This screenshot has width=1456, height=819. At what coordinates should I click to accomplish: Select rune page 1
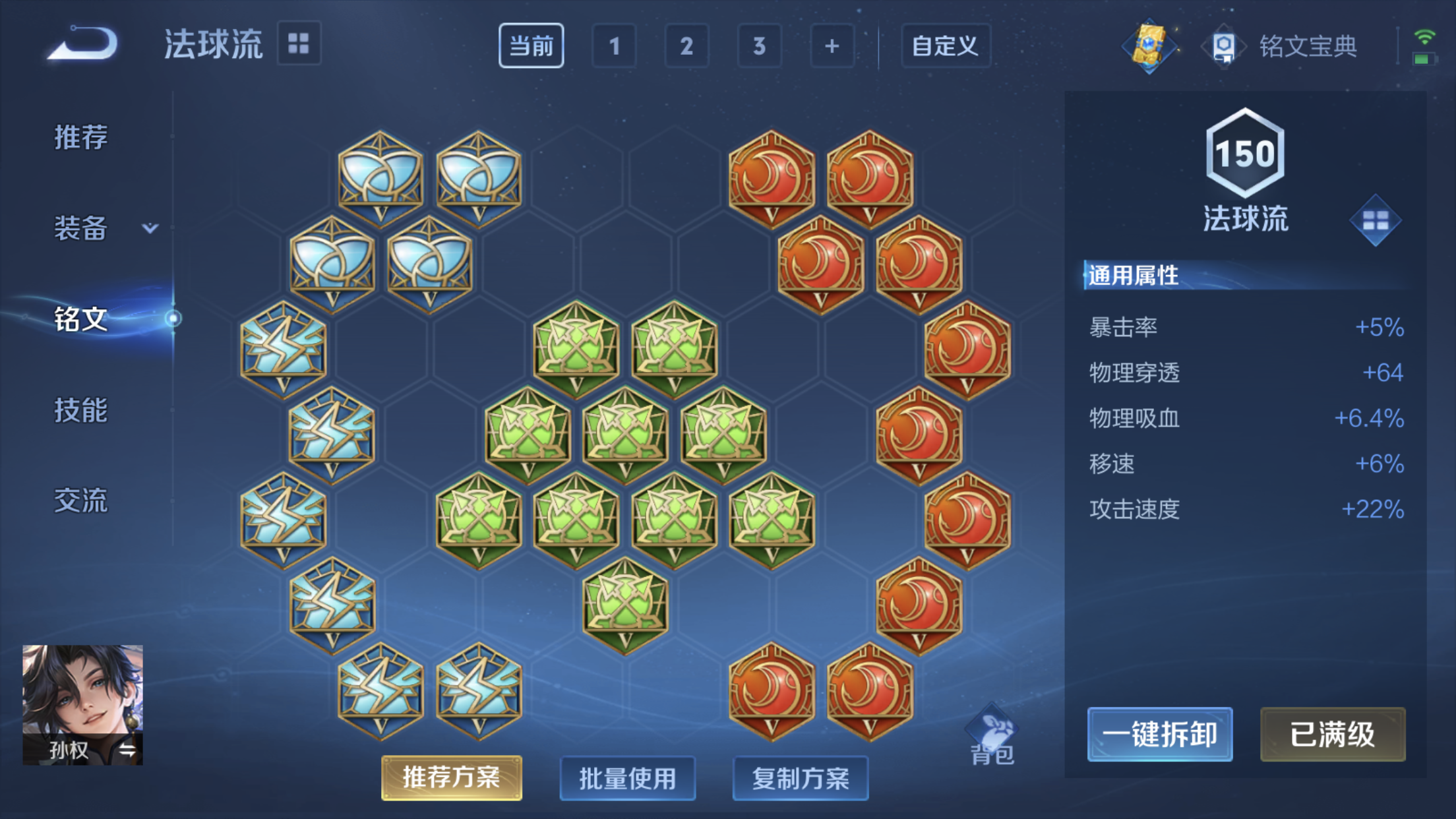coord(614,45)
